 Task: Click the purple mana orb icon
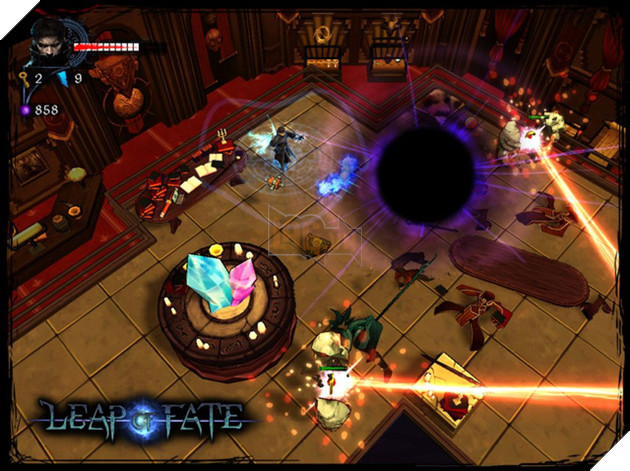coord(24,108)
